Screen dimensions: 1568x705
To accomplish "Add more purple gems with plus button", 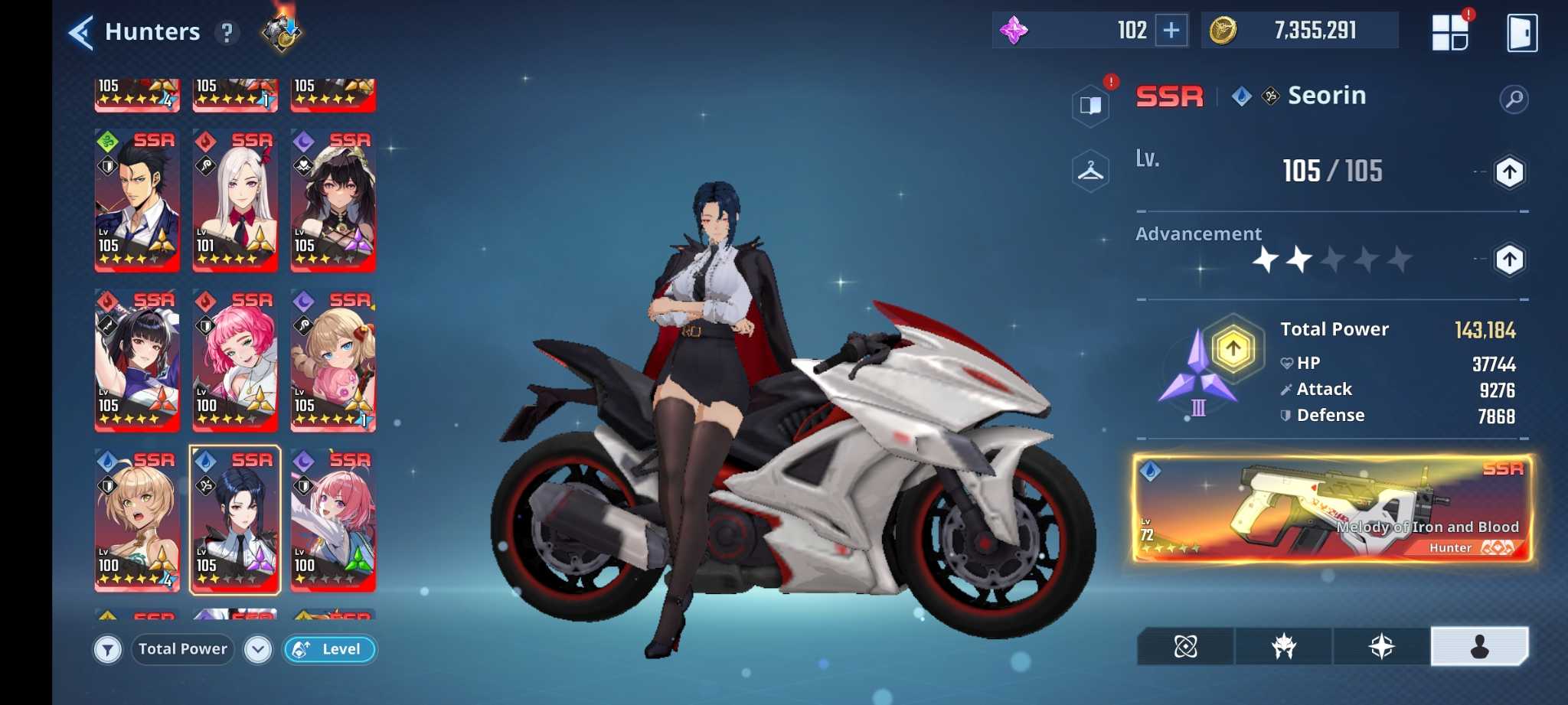I will coord(1171,31).
